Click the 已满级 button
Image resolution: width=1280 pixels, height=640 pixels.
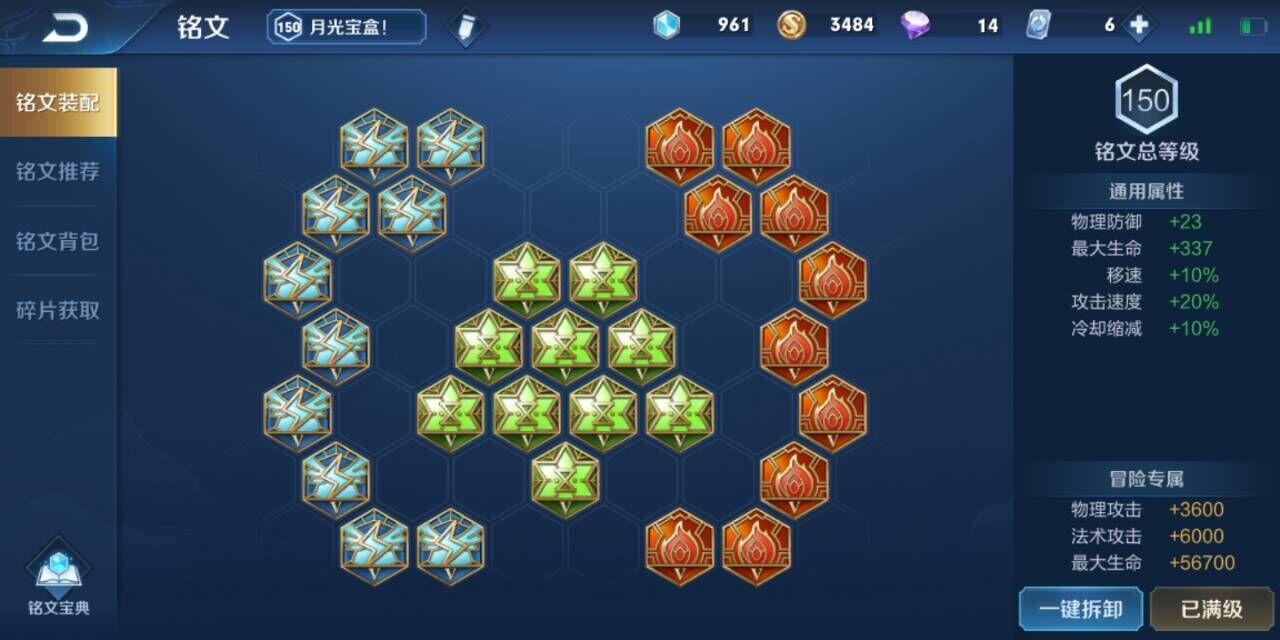point(1211,608)
